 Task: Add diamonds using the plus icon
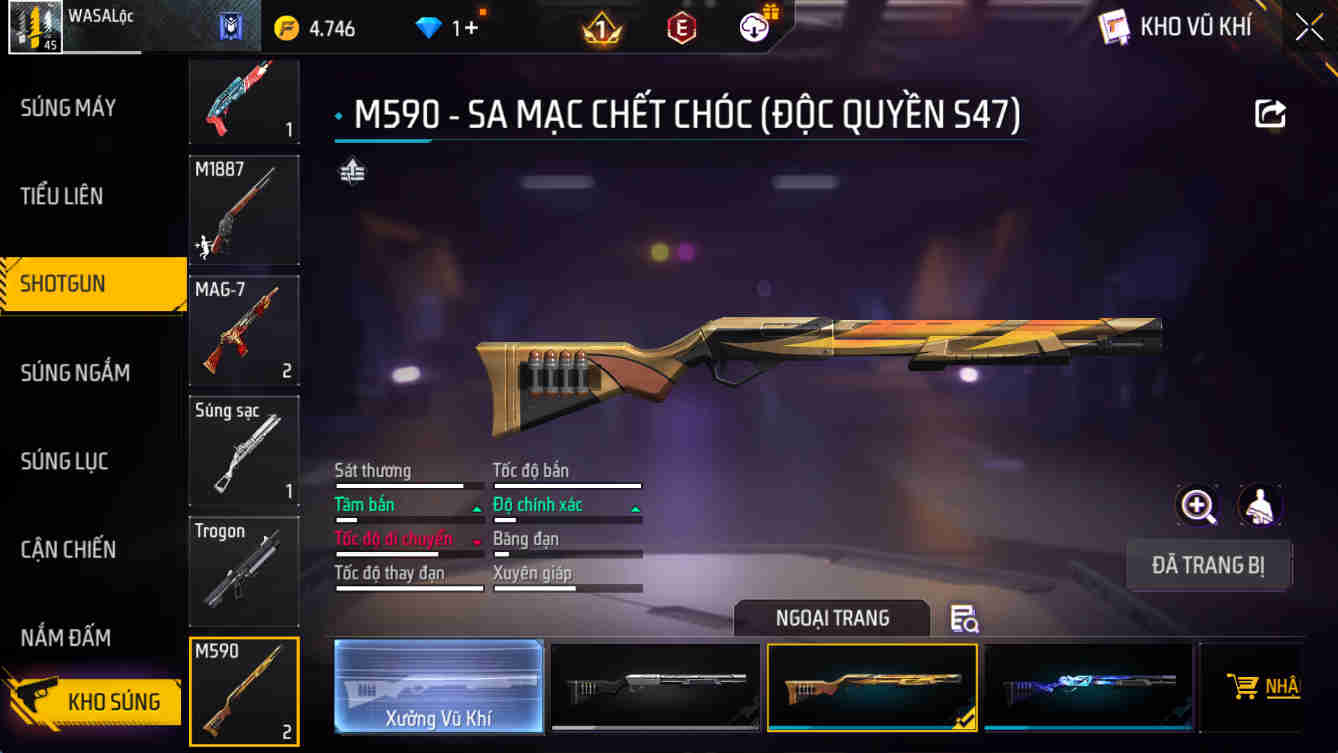[472, 27]
